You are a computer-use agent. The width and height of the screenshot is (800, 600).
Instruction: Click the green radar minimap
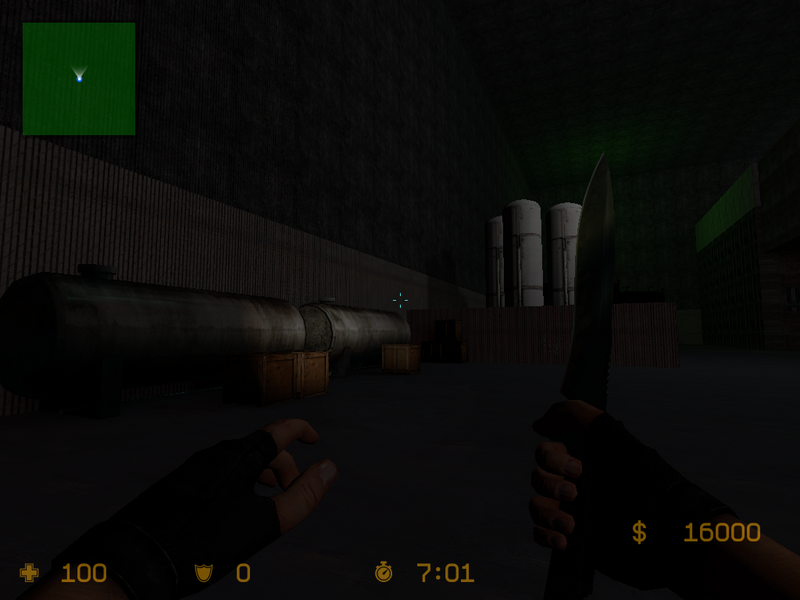tap(79, 79)
